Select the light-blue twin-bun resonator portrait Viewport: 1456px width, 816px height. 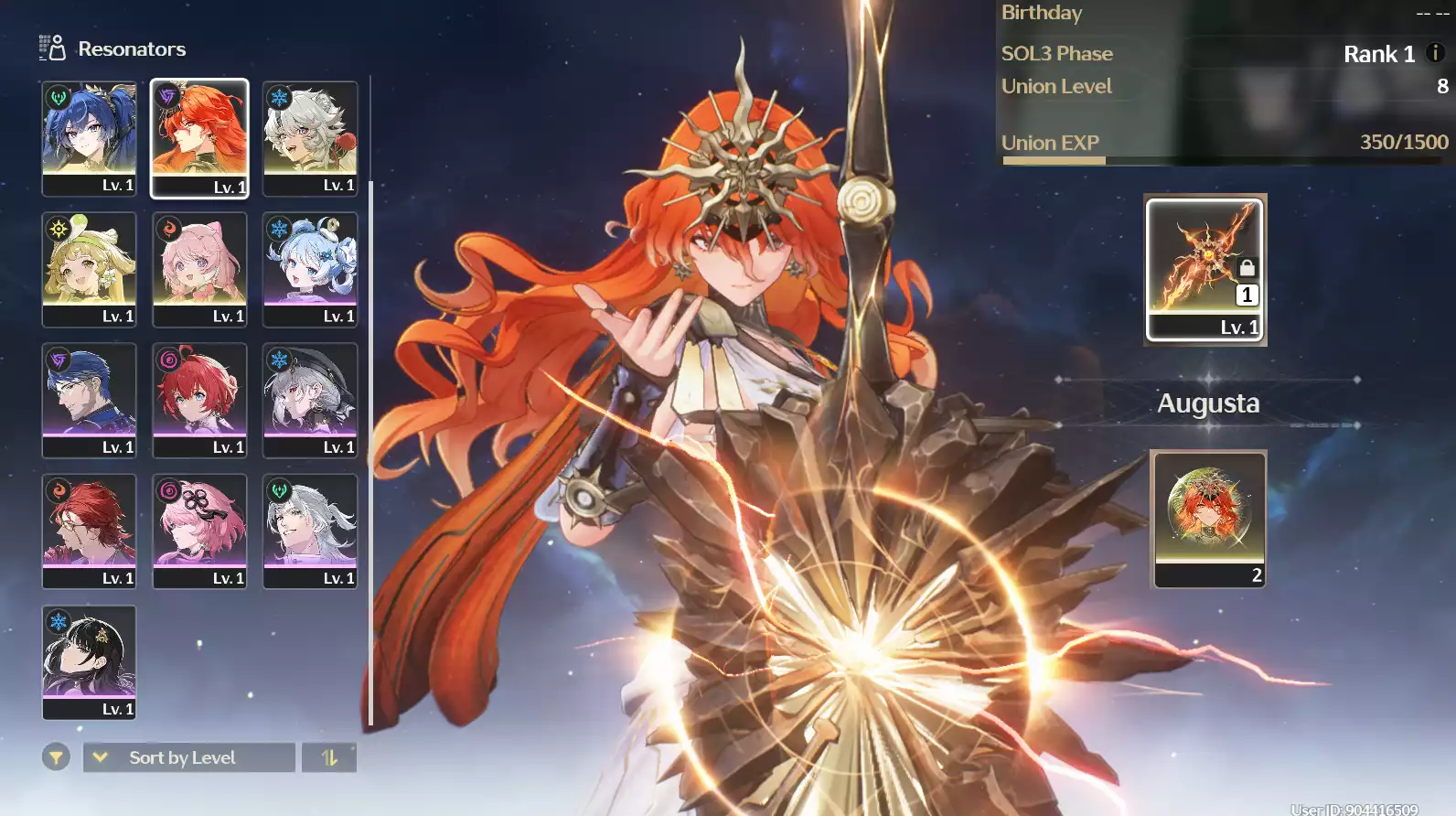(310, 269)
